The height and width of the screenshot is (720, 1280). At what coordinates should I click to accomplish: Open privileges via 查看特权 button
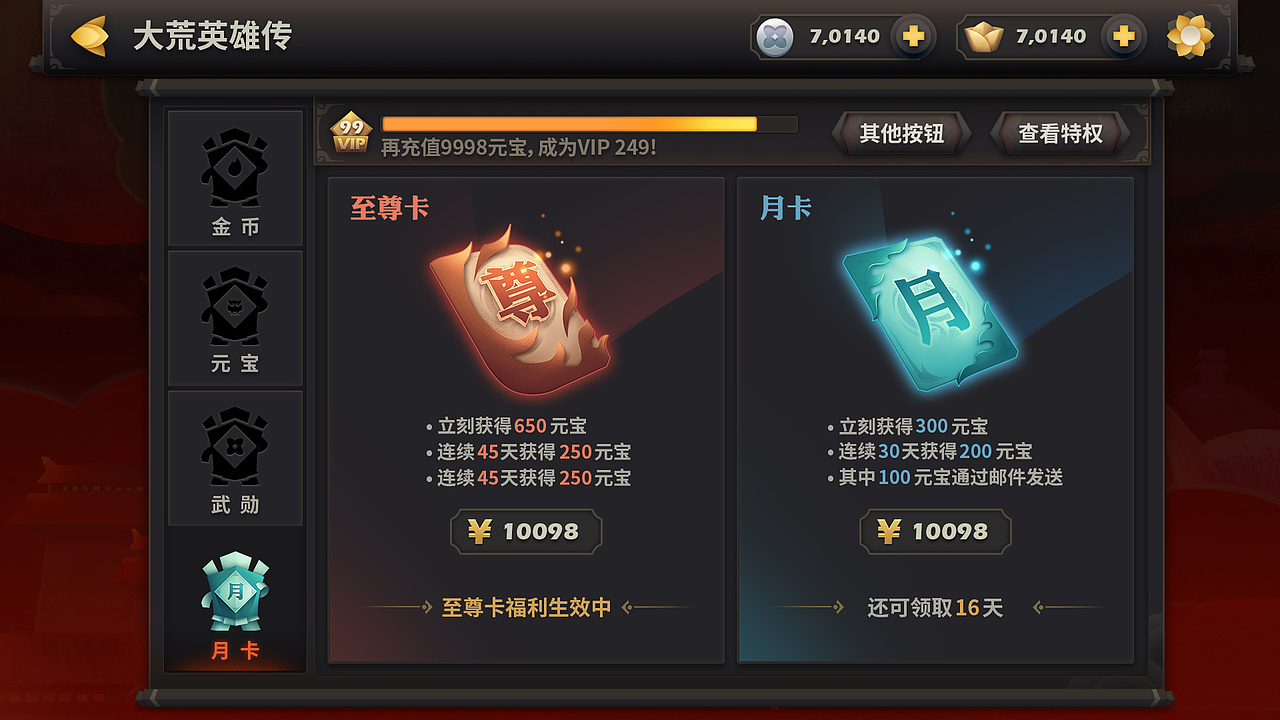click(x=1059, y=132)
